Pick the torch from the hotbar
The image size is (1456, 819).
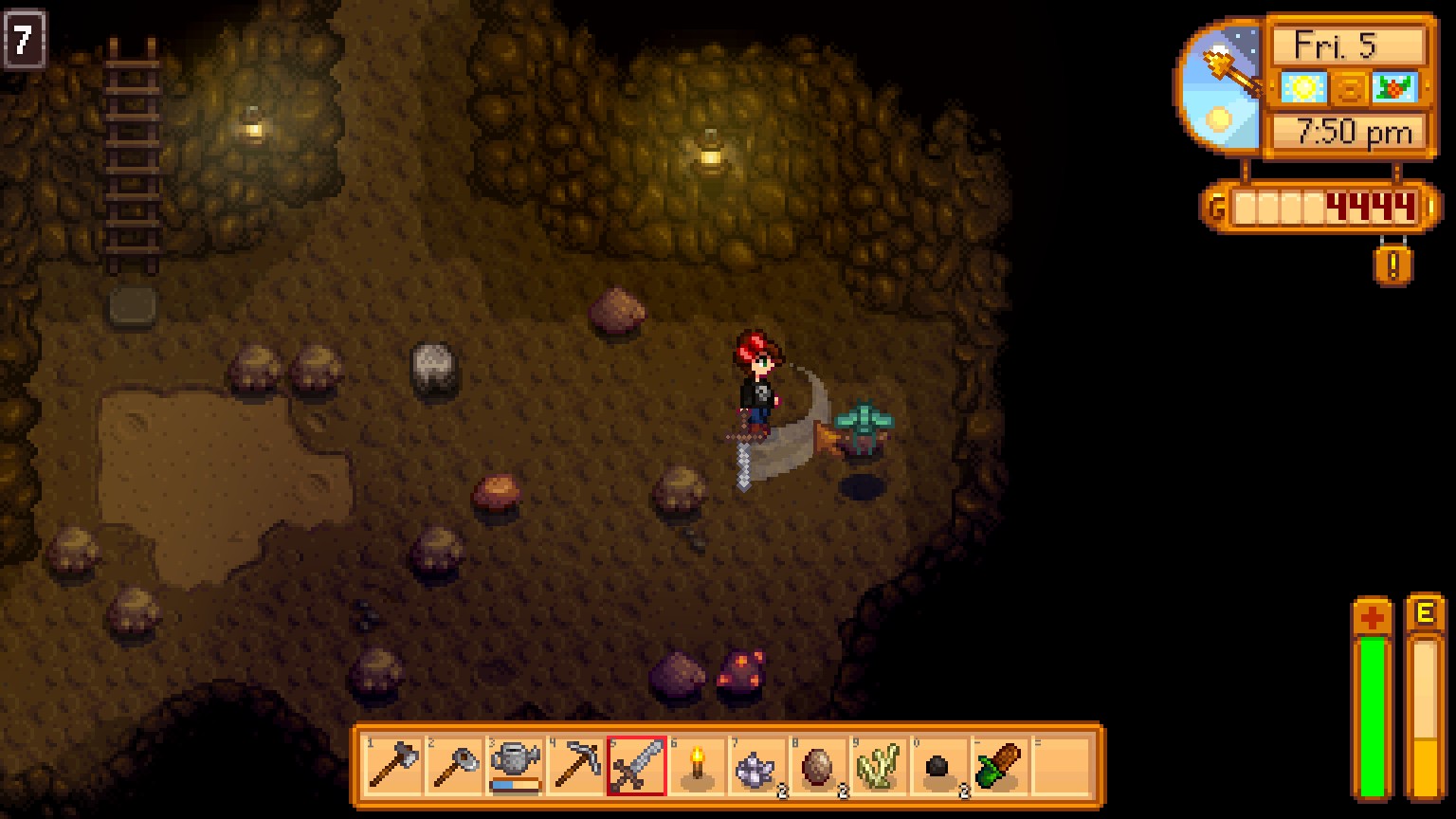[x=698, y=766]
